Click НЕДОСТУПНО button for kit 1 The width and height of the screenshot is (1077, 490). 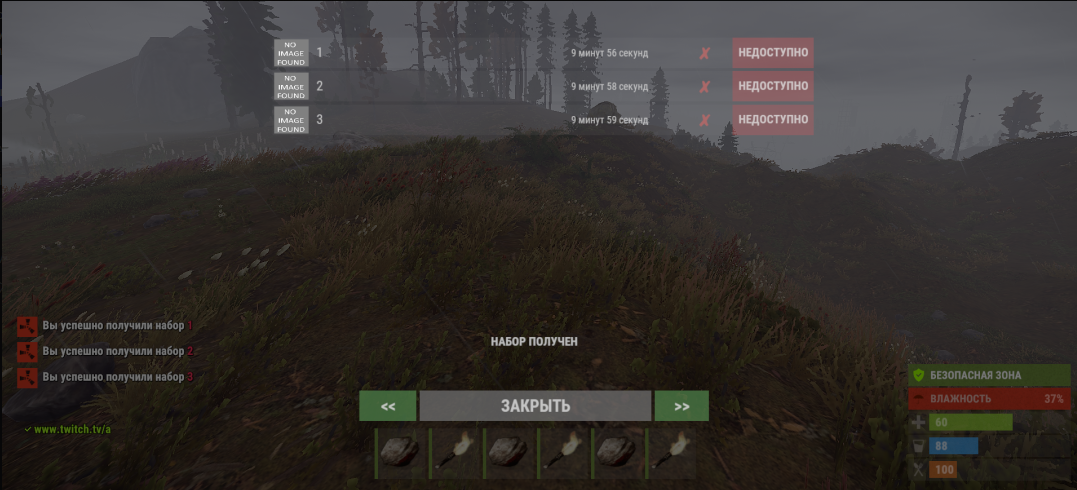[x=772, y=53]
